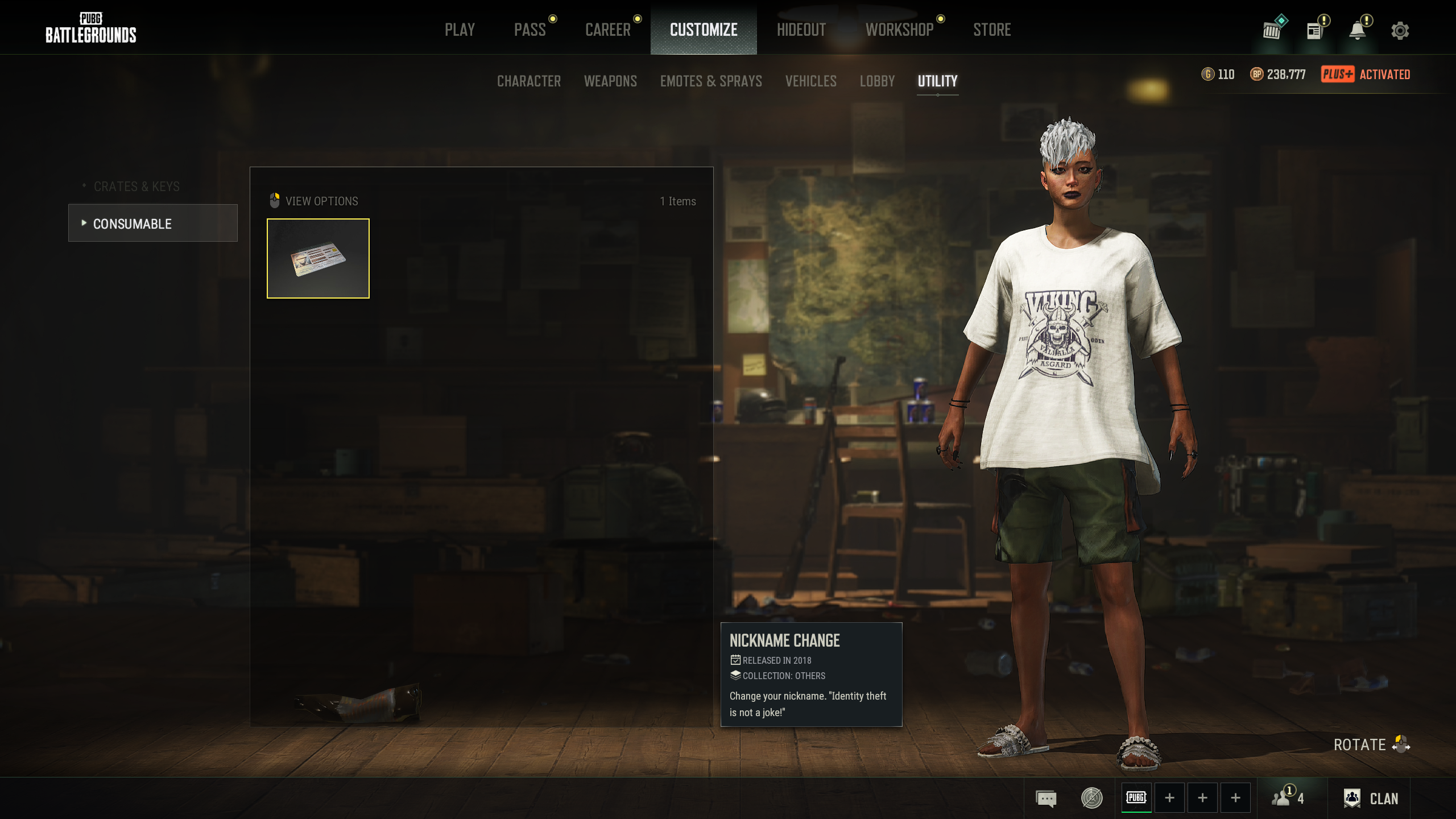Image resolution: width=1456 pixels, height=819 pixels.
Task: Select the HIDEOUT tab
Action: click(801, 30)
